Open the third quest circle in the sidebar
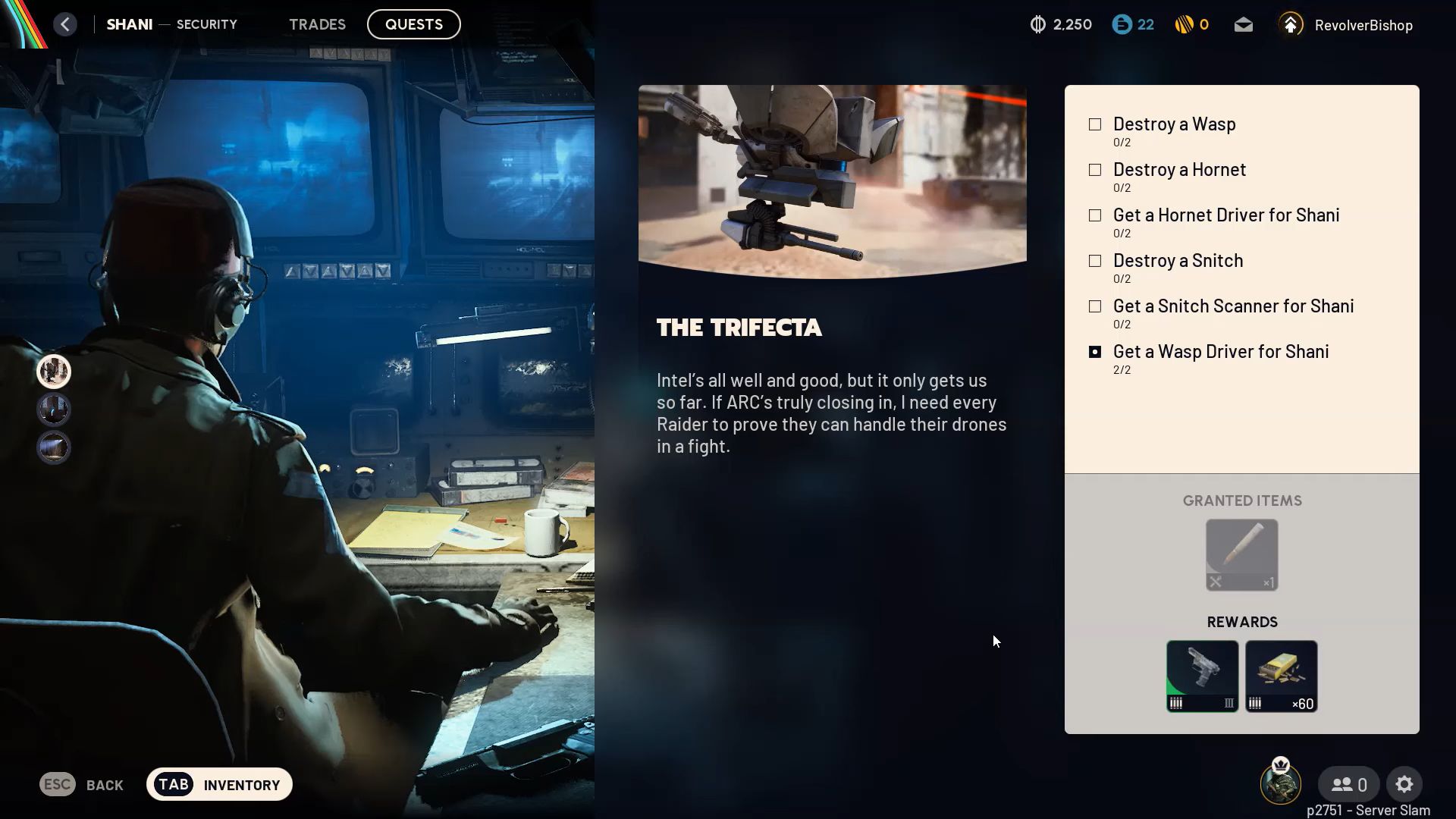 point(53,447)
